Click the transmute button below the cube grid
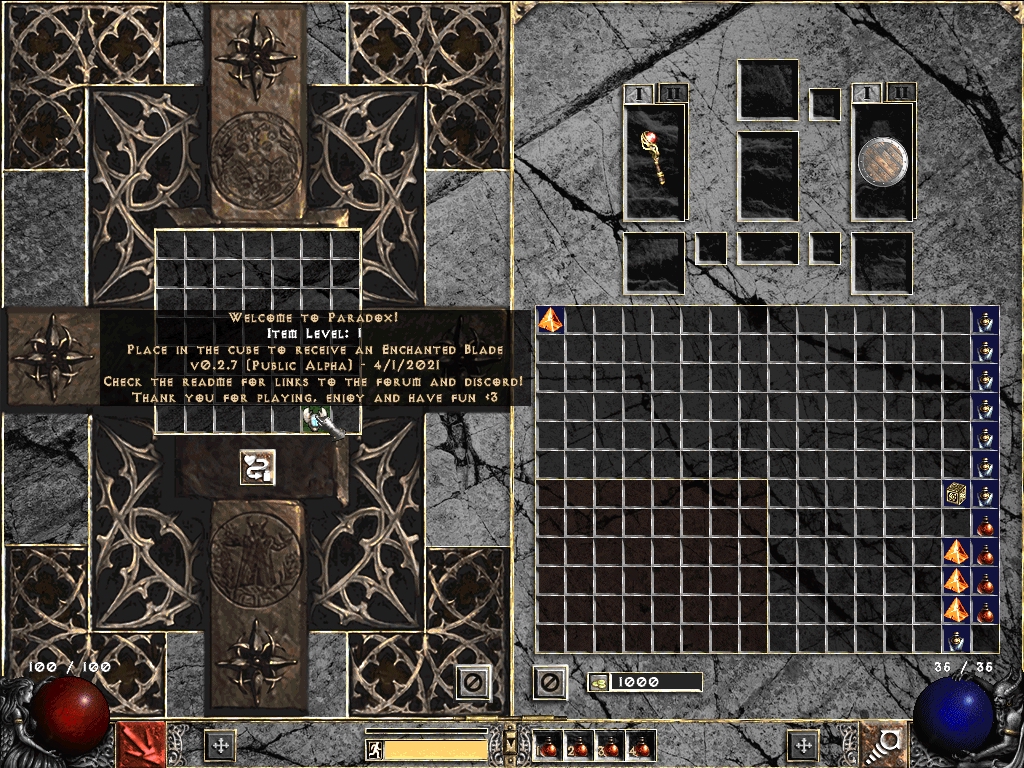The image size is (1024, 768). [x=257, y=467]
